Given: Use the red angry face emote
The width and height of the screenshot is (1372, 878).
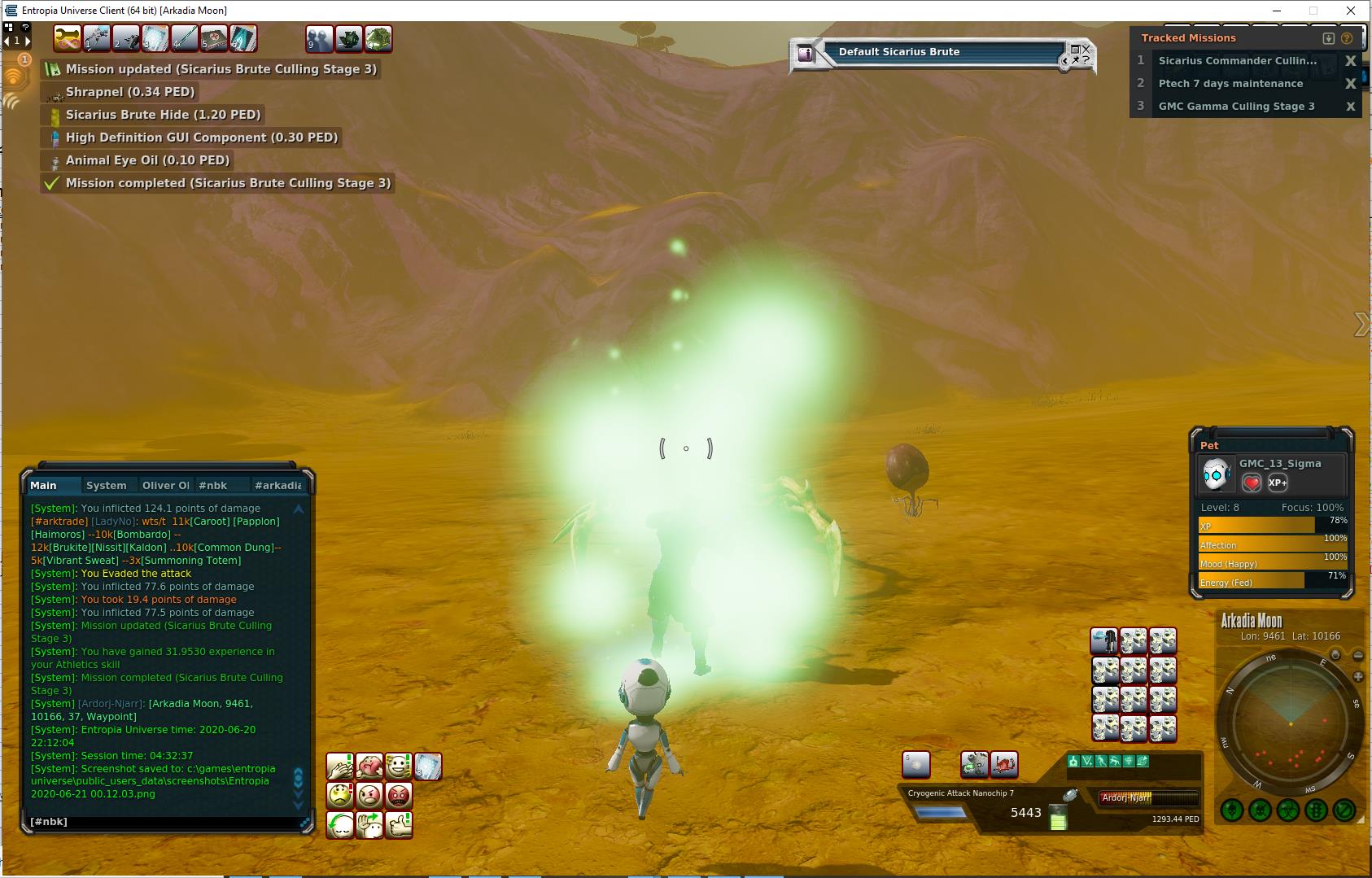Looking at the screenshot, I should pyautogui.click(x=399, y=795).
